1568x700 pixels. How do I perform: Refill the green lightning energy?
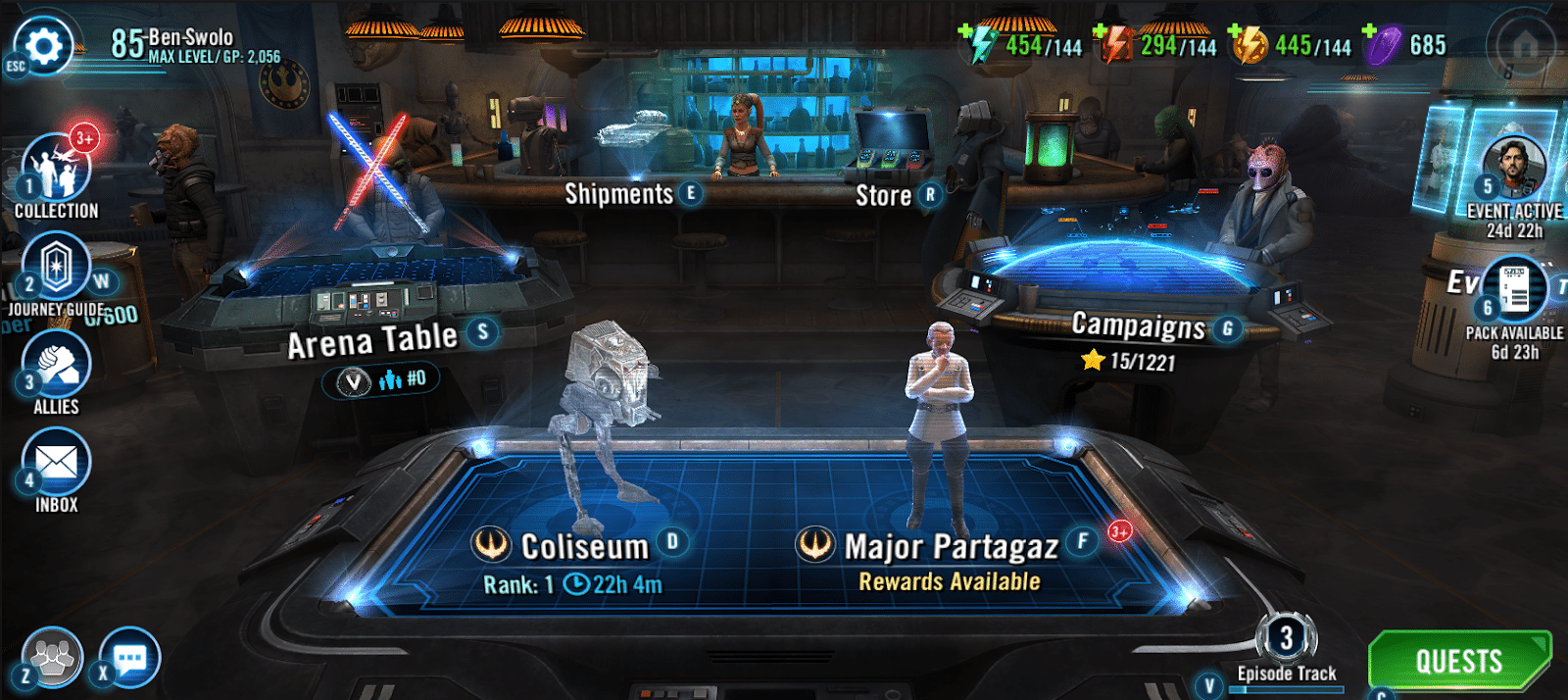966,32
